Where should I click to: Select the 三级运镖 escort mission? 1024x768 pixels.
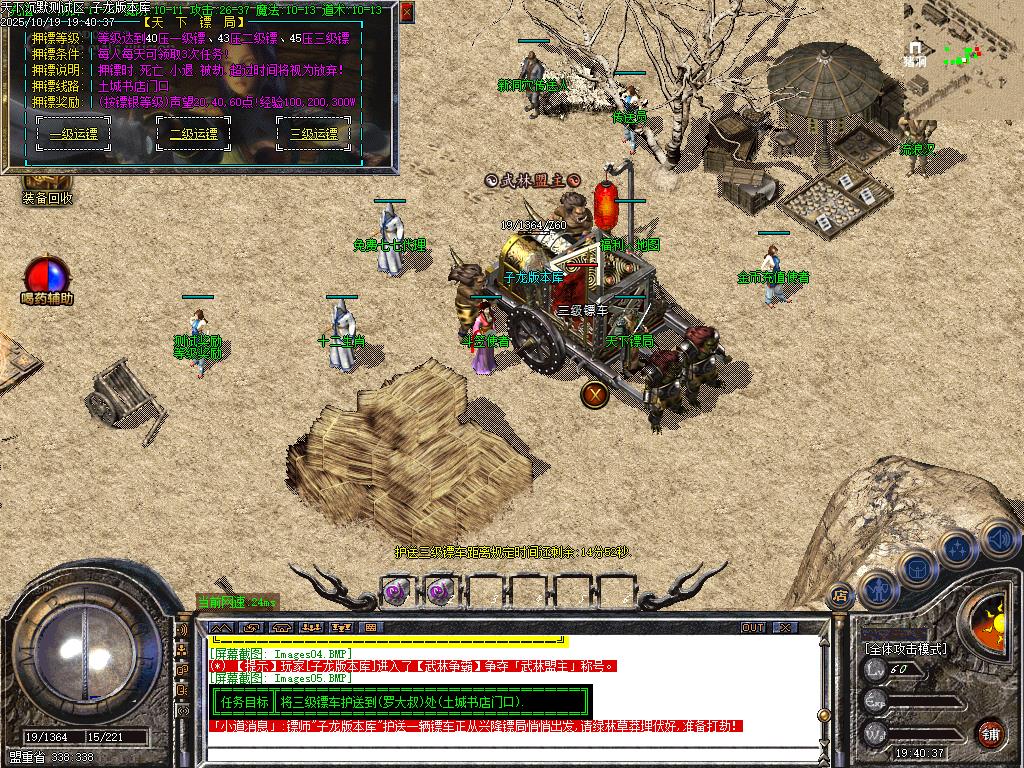313,133
